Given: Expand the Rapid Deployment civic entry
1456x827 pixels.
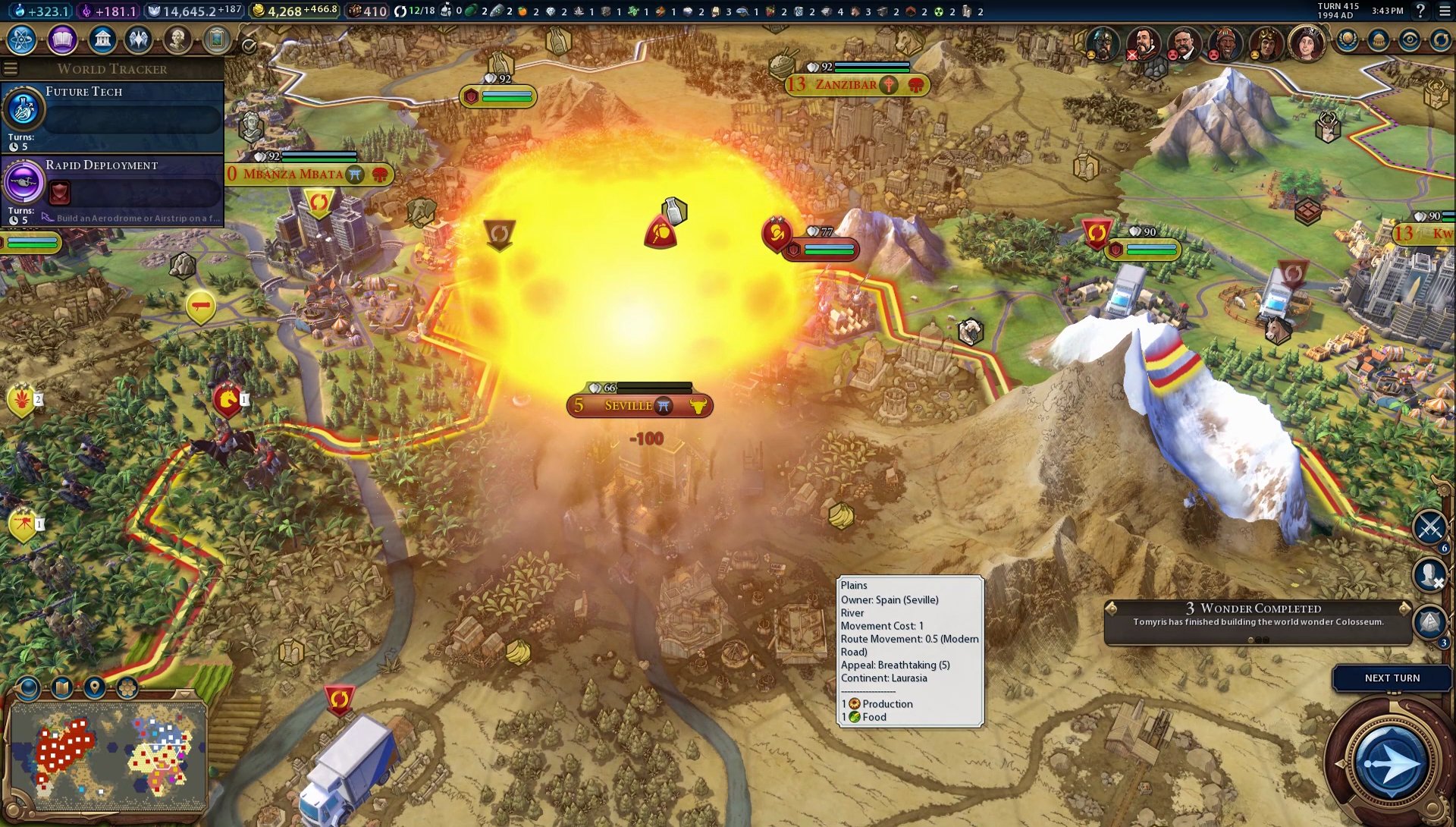Looking at the screenshot, I should click(x=112, y=187).
